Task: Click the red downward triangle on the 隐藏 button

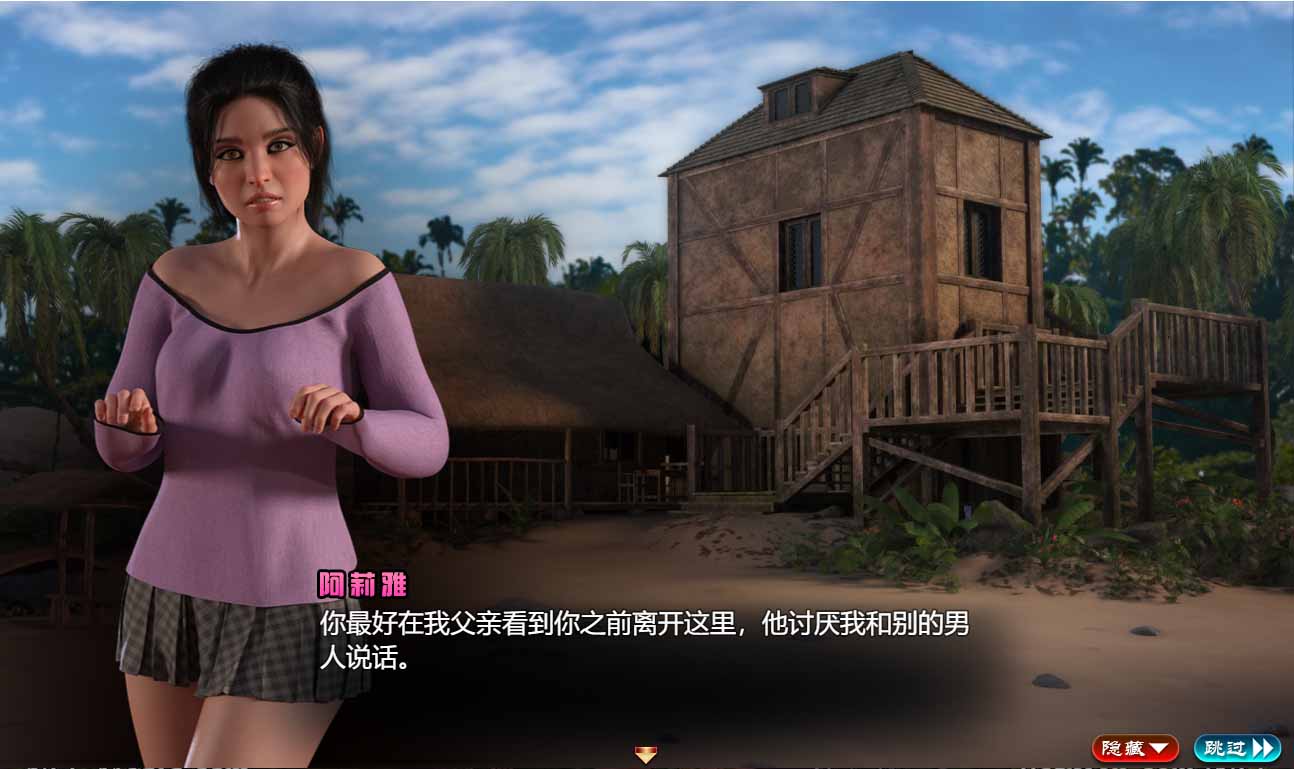Action: pos(1158,746)
